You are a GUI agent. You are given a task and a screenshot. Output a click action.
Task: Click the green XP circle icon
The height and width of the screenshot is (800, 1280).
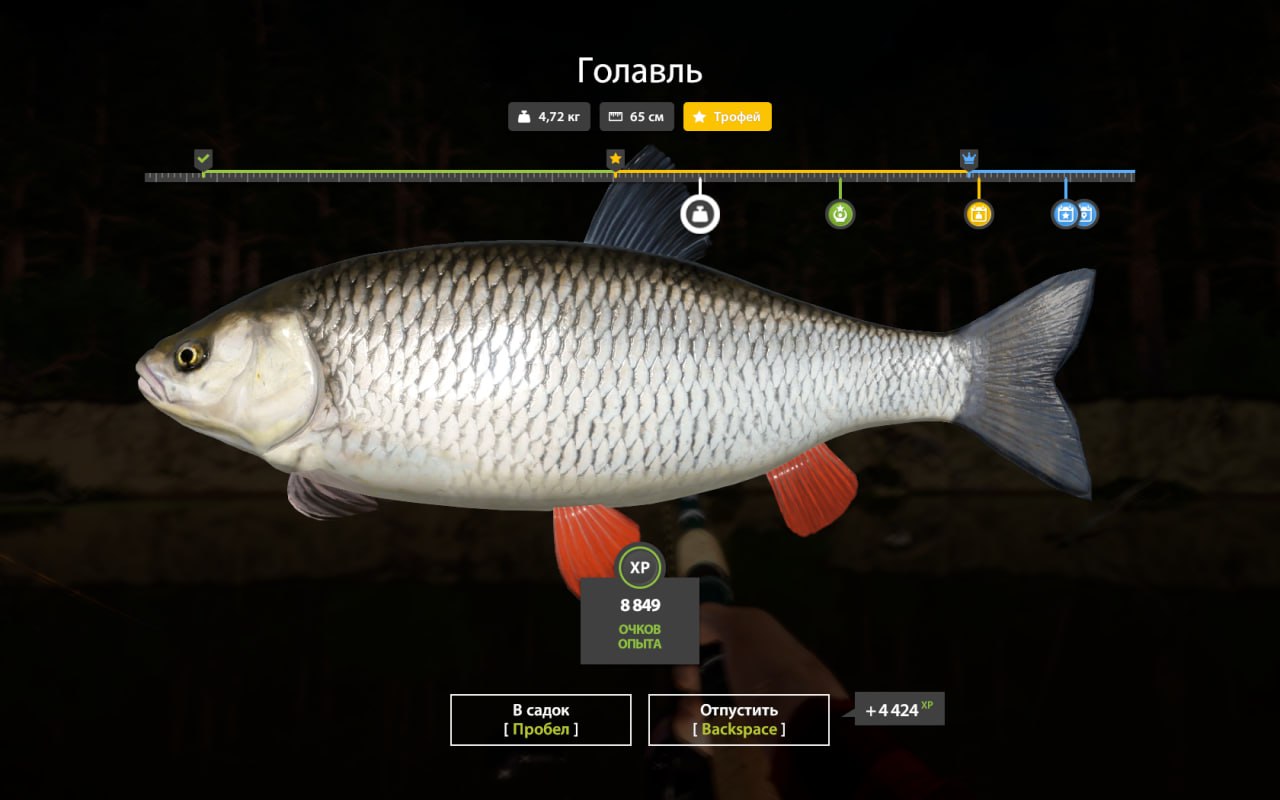click(640, 568)
